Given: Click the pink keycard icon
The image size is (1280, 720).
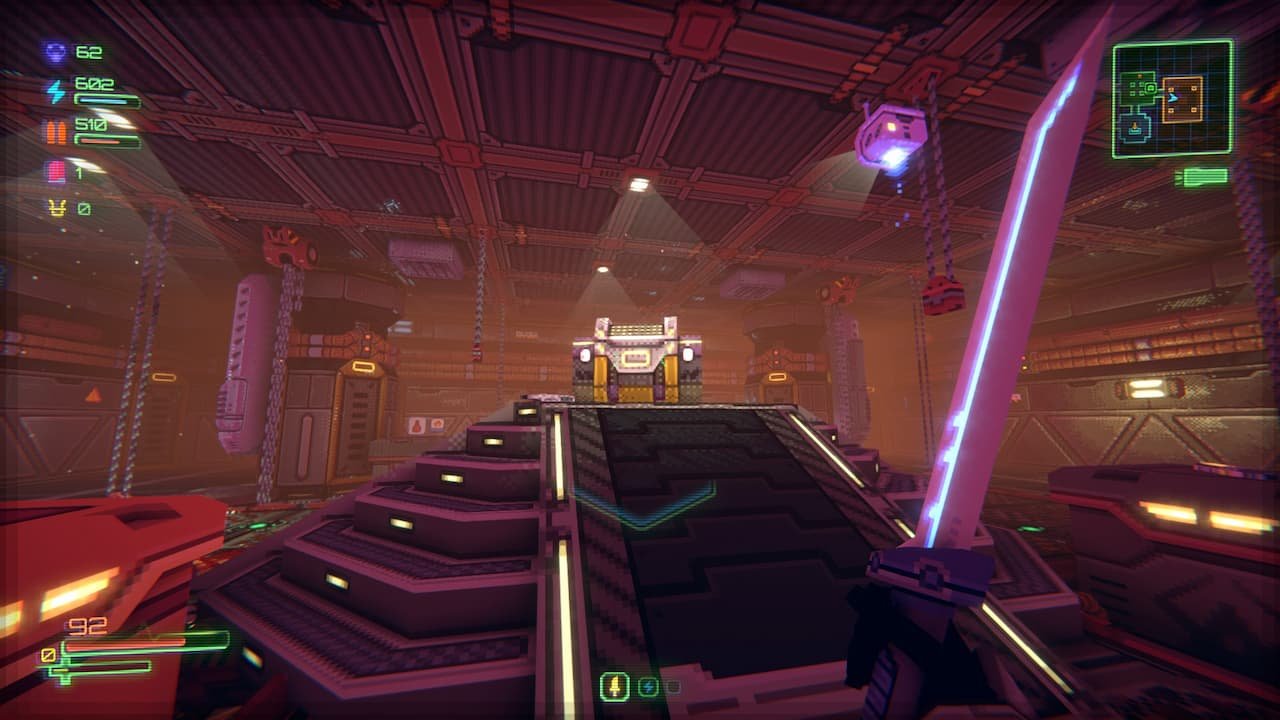Looking at the screenshot, I should tap(55, 172).
